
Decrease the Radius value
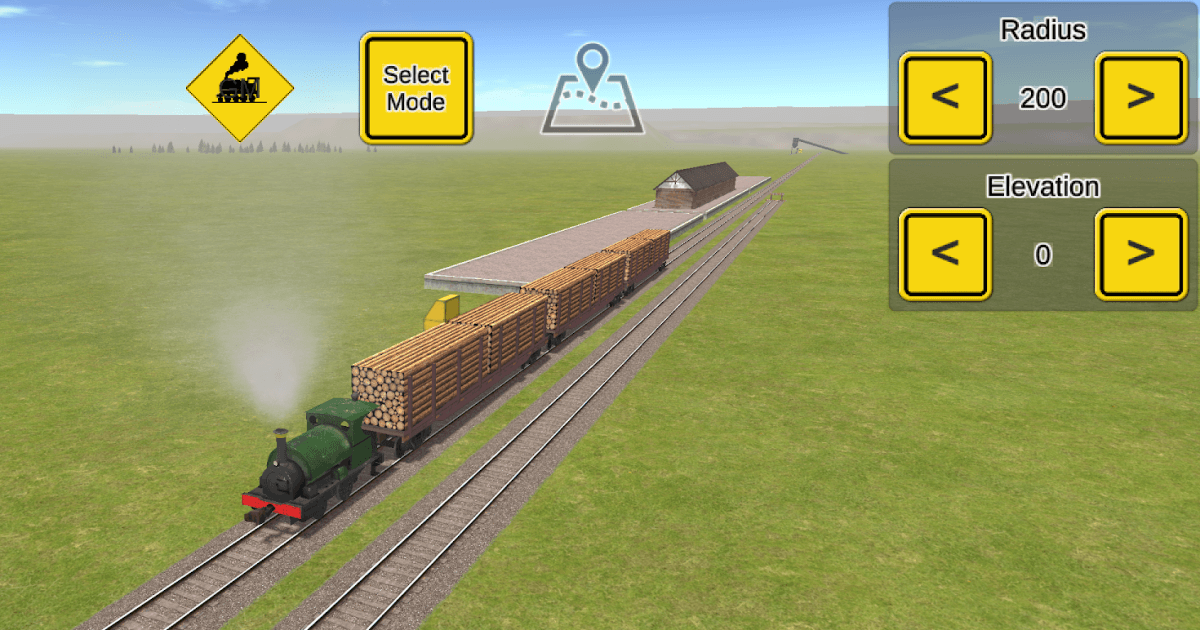pos(945,98)
